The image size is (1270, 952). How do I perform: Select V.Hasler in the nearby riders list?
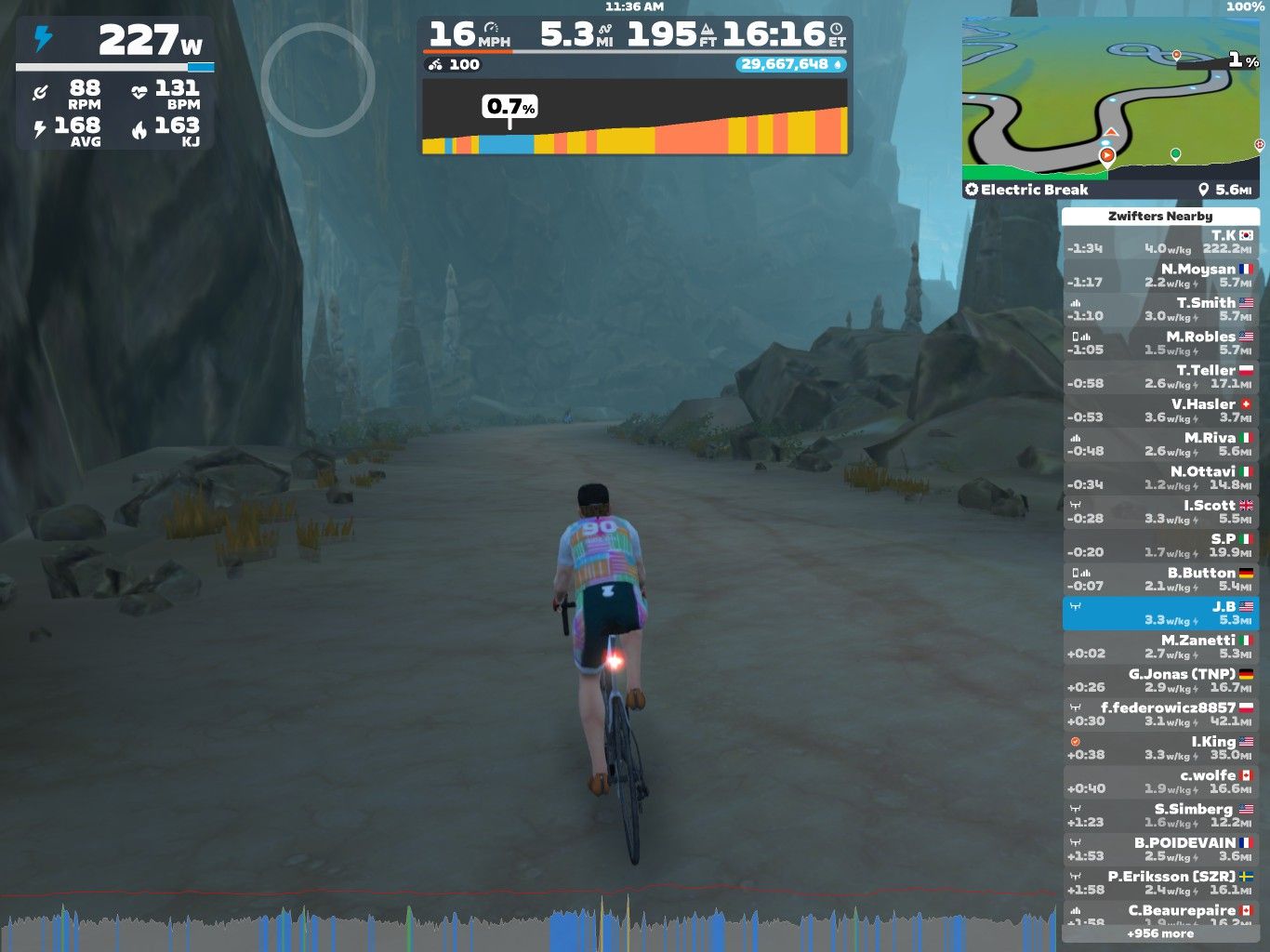tap(1160, 410)
